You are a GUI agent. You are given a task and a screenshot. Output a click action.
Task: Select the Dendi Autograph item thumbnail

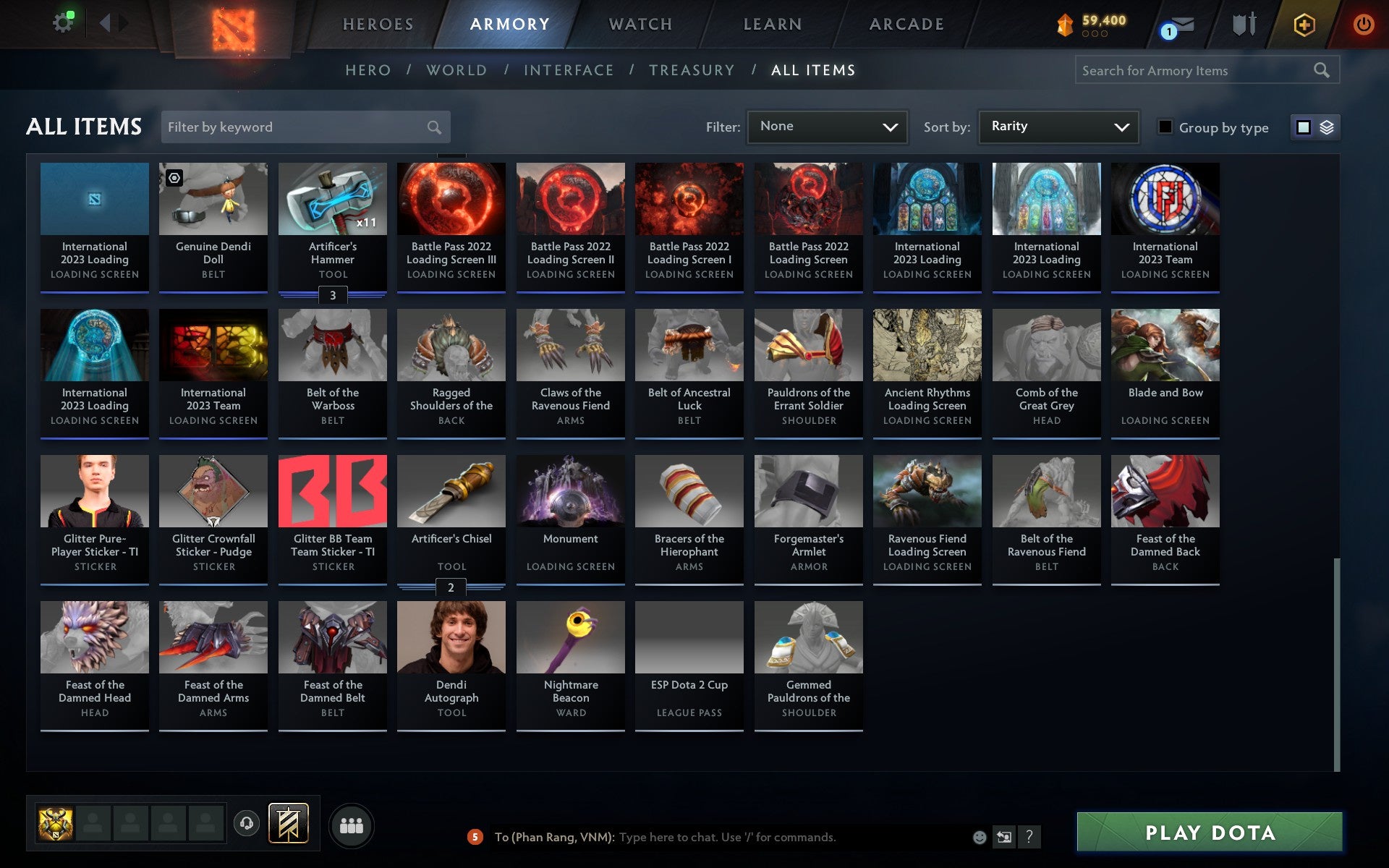(x=451, y=637)
